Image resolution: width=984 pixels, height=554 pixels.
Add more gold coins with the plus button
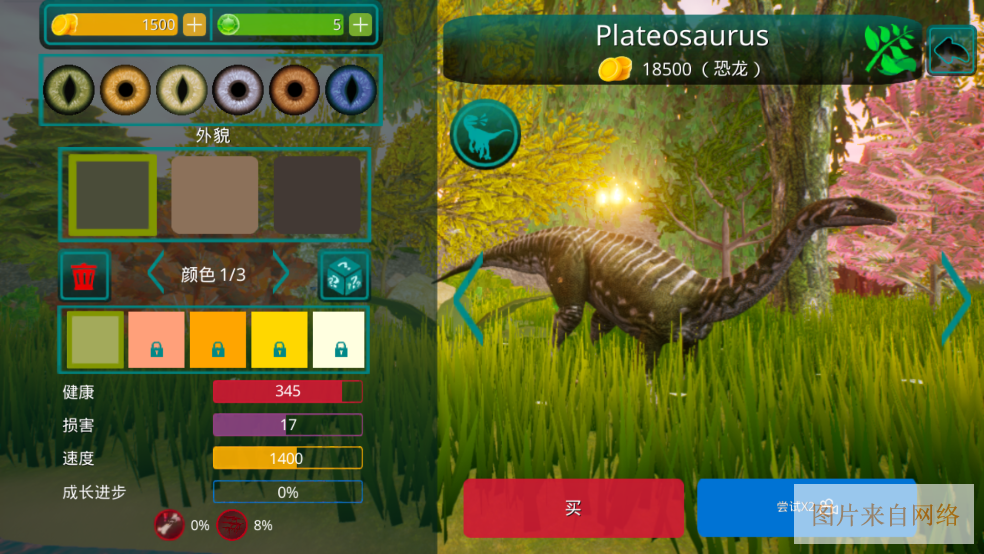194,25
